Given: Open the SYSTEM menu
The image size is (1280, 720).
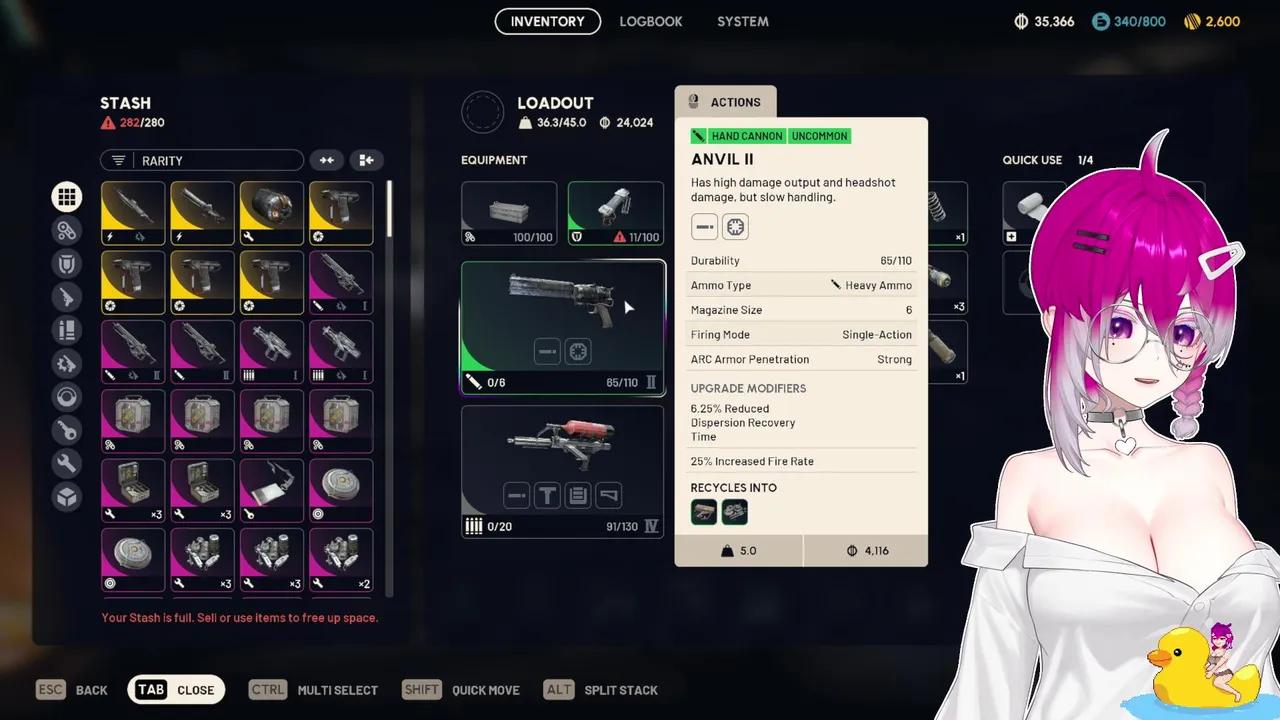Looking at the screenshot, I should click(x=742, y=21).
